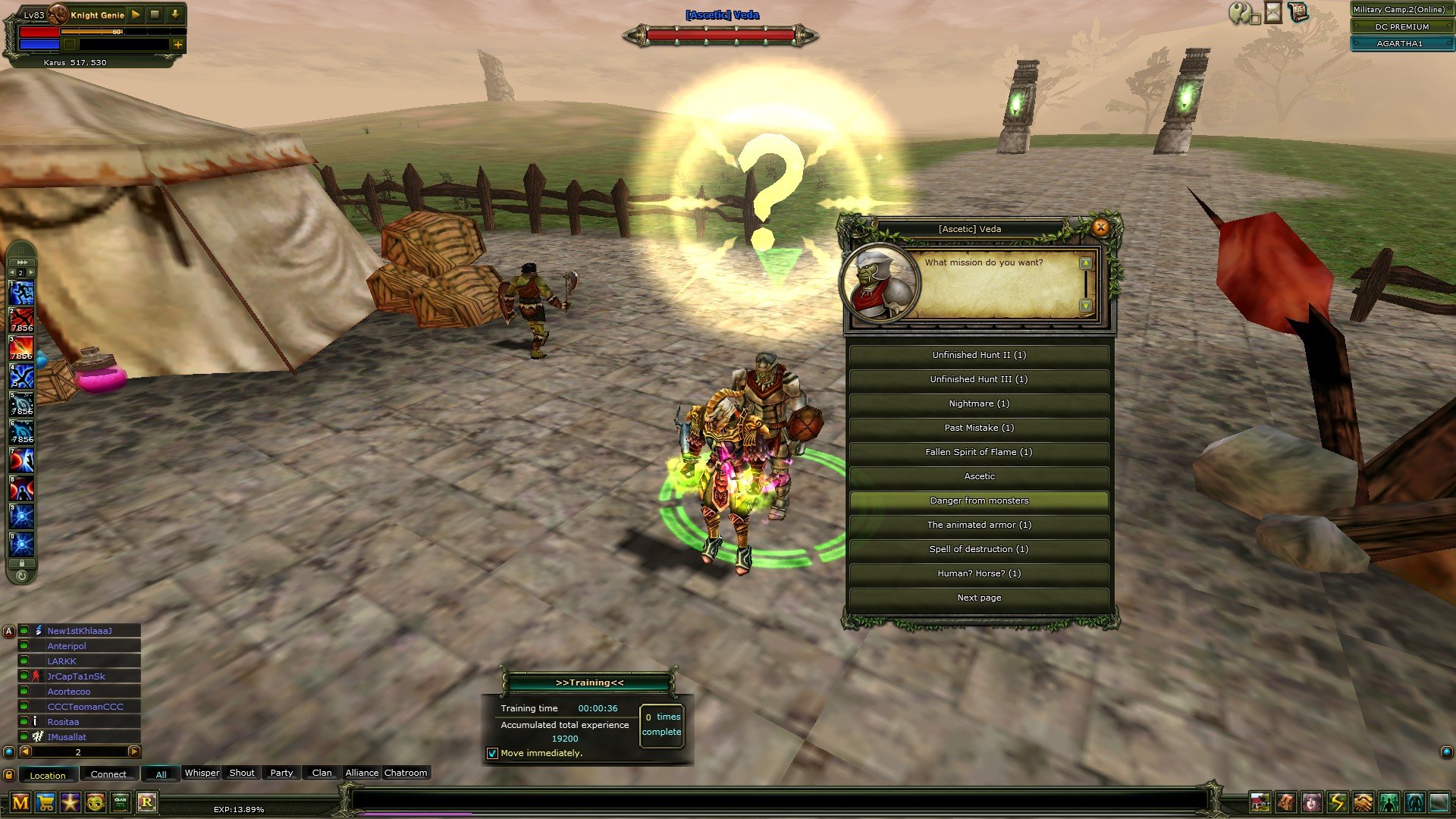Open the inventory bag icon bottom right
The image size is (1456, 819).
coord(1285,802)
